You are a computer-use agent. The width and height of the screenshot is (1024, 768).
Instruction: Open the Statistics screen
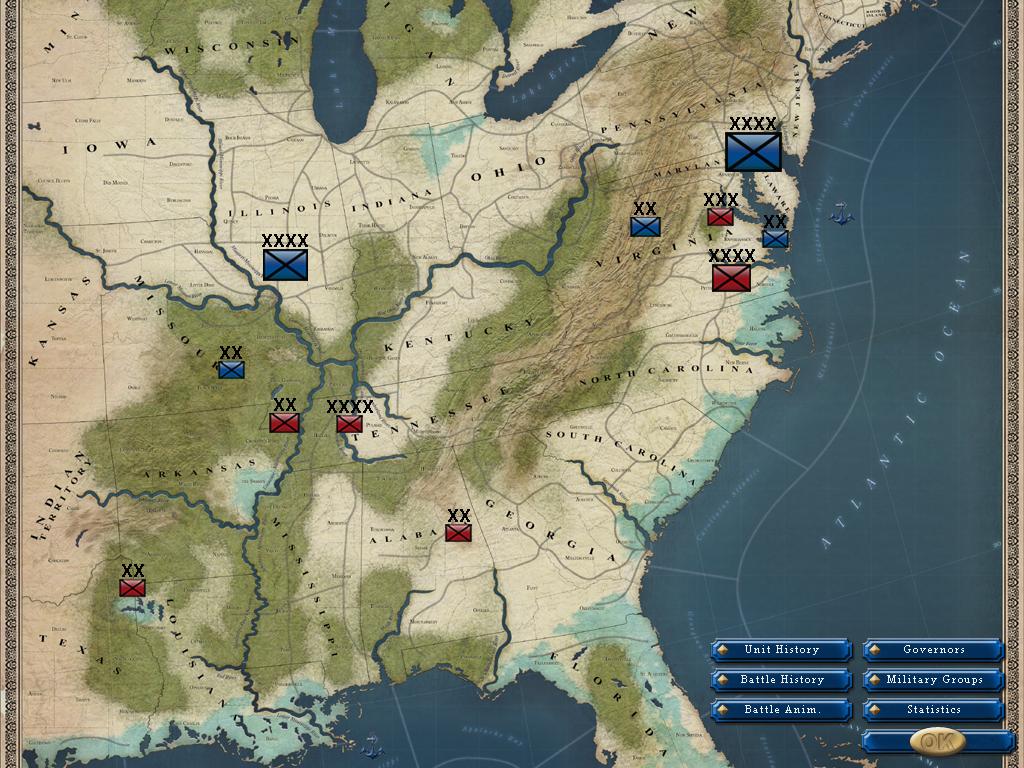933,710
